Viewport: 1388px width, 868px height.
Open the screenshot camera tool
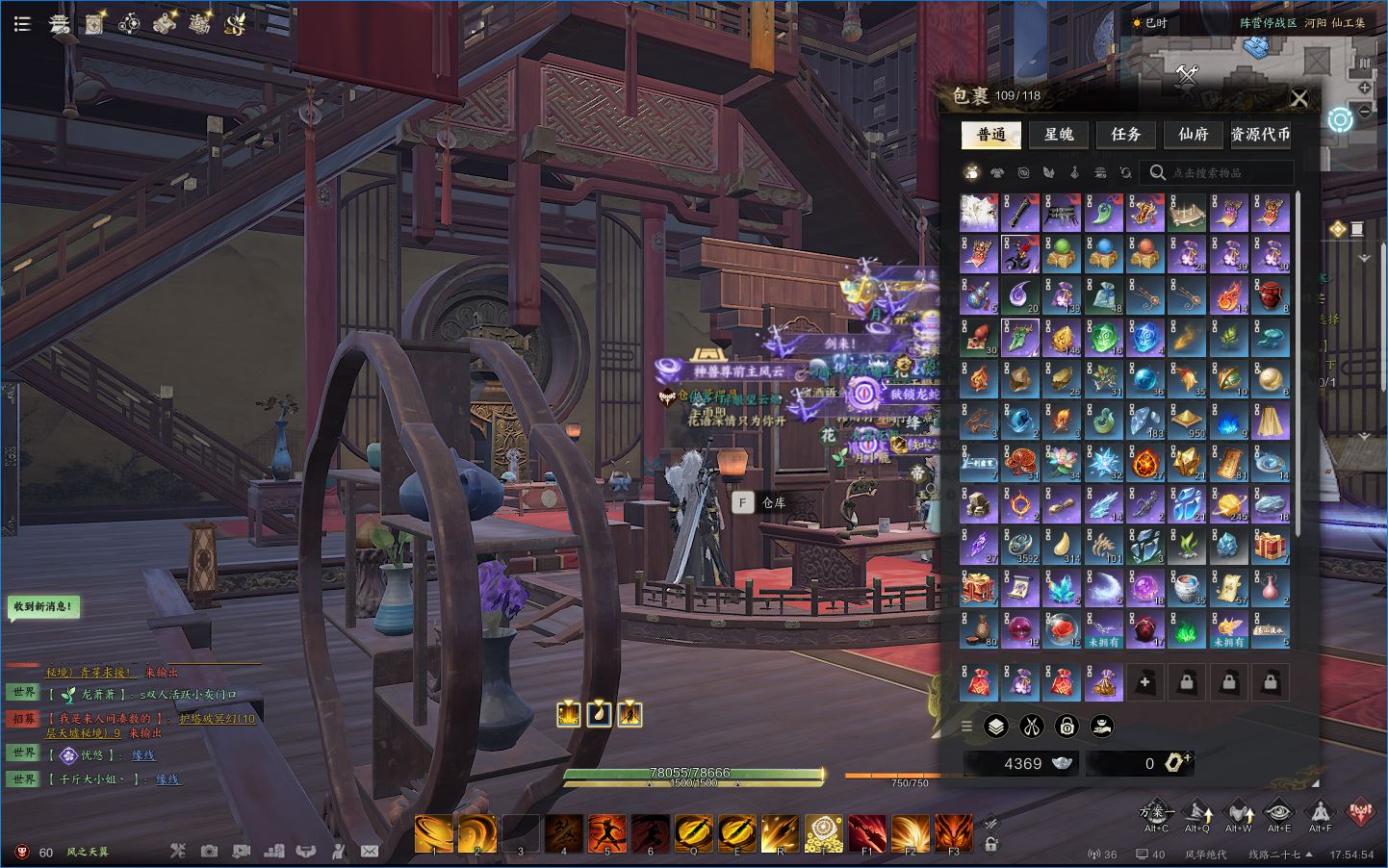point(210,852)
